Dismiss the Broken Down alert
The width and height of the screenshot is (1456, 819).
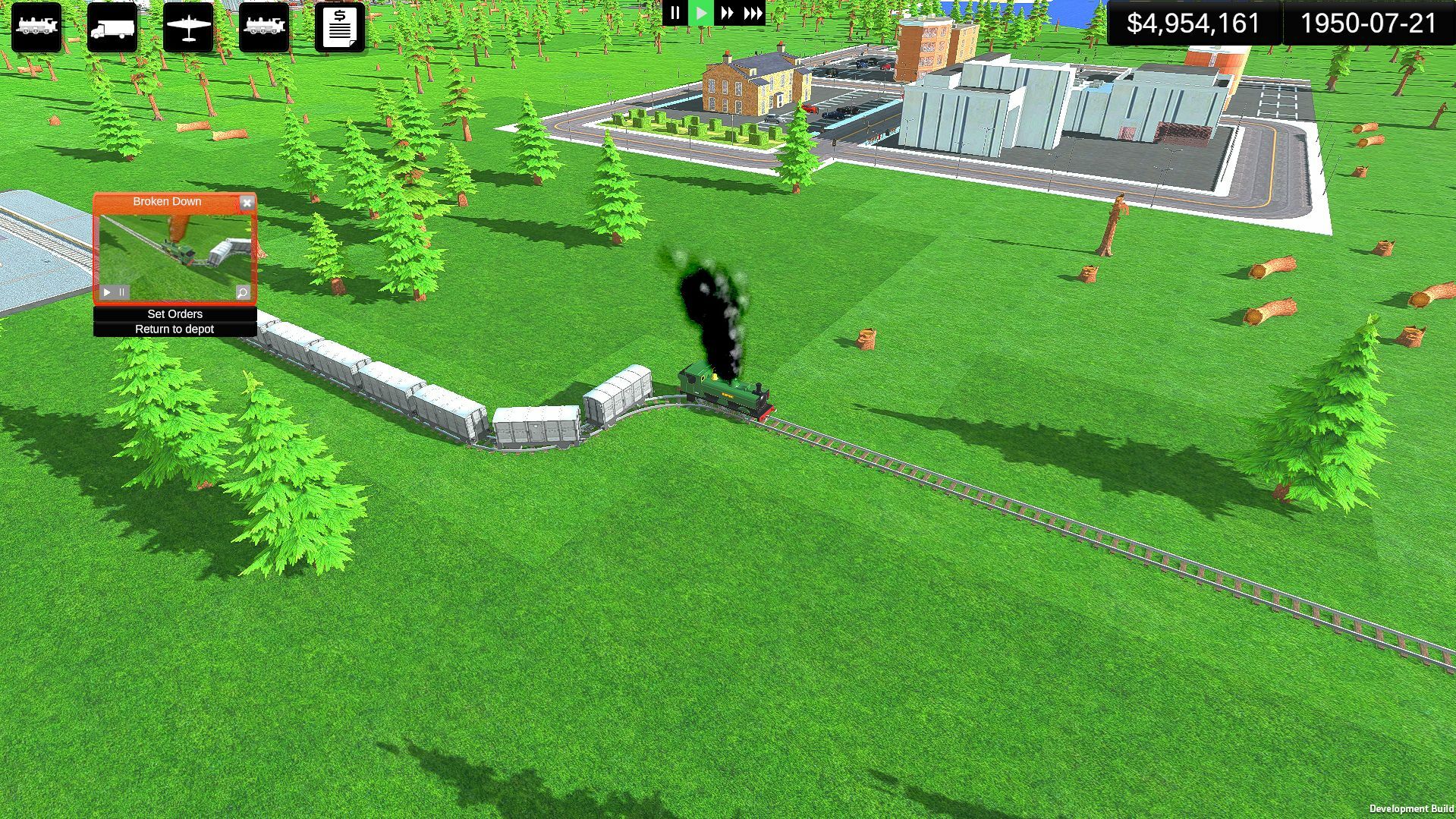tap(247, 202)
